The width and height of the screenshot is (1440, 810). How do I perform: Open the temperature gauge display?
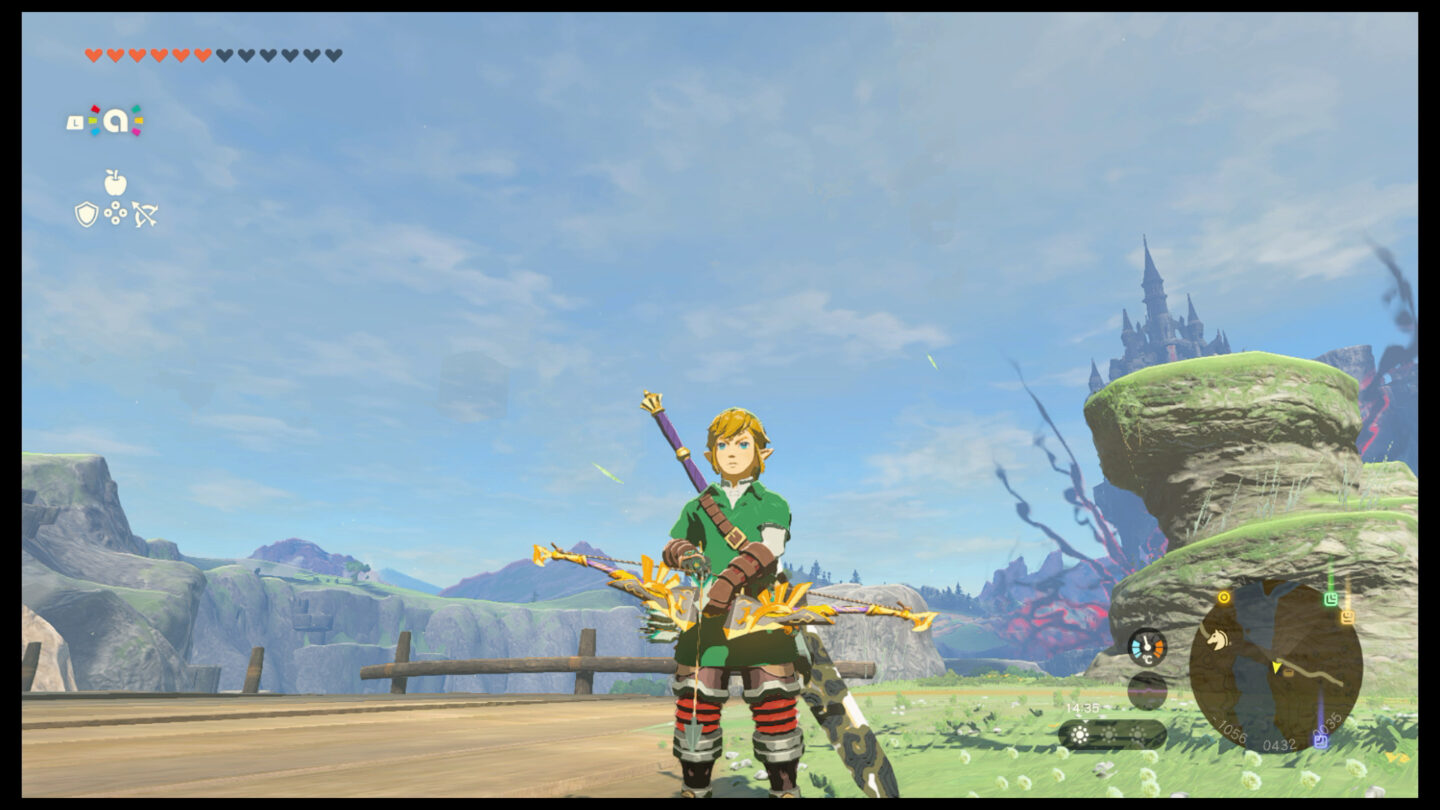[1148, 647]
